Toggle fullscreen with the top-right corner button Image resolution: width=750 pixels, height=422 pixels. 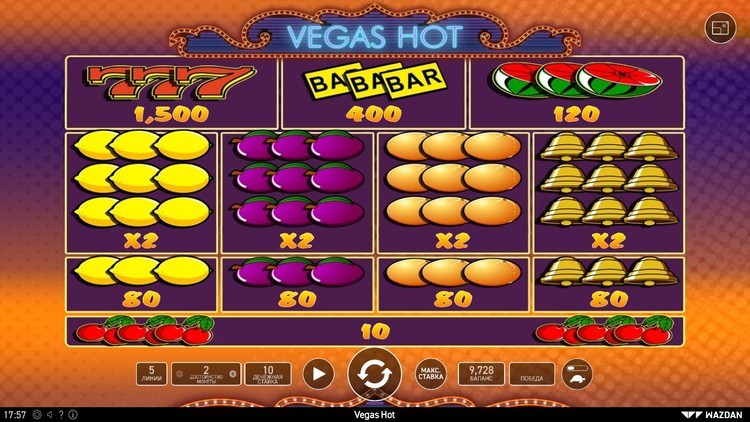click(719, 27)
